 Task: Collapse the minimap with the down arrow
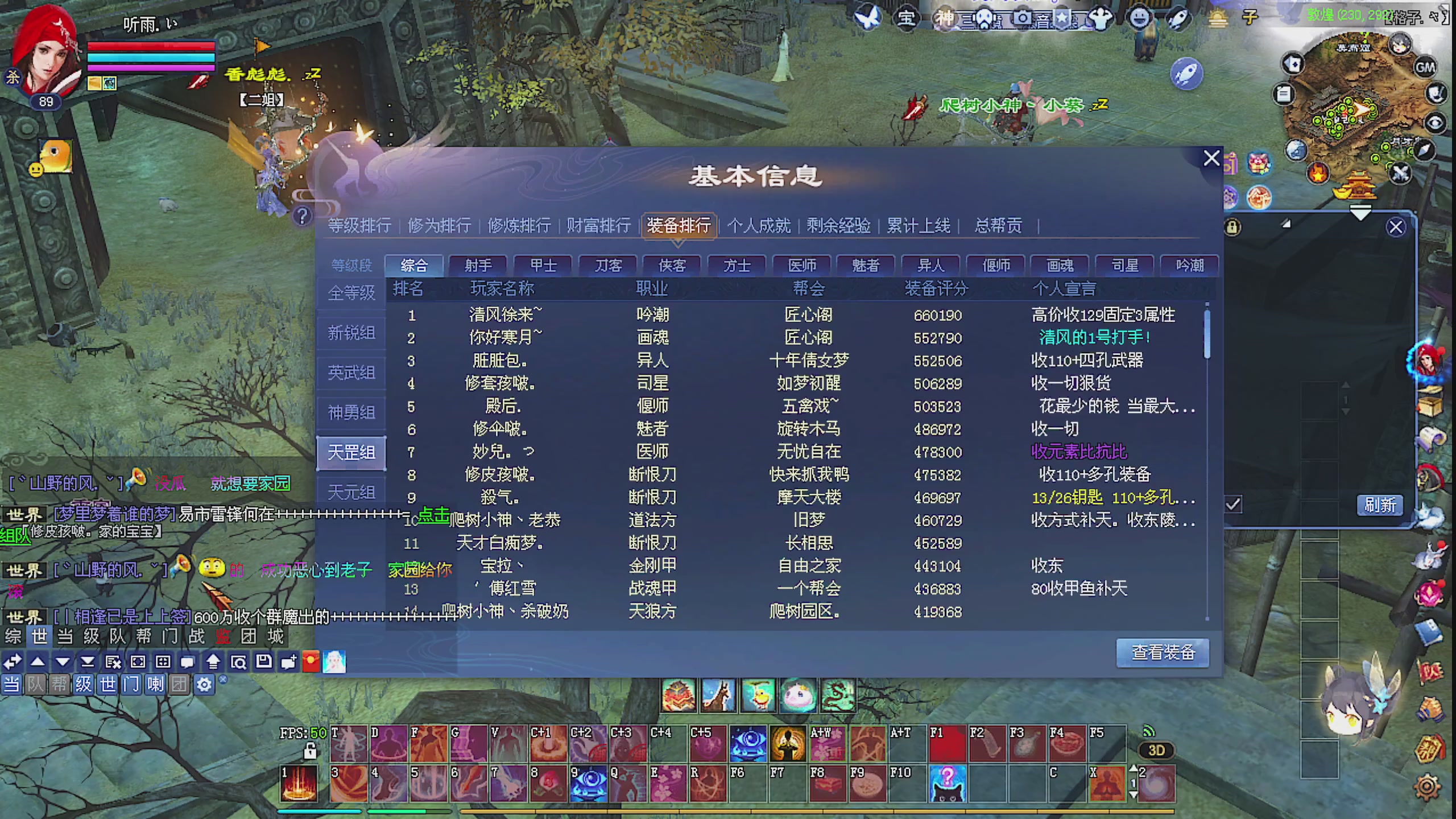coord(1360,214)
